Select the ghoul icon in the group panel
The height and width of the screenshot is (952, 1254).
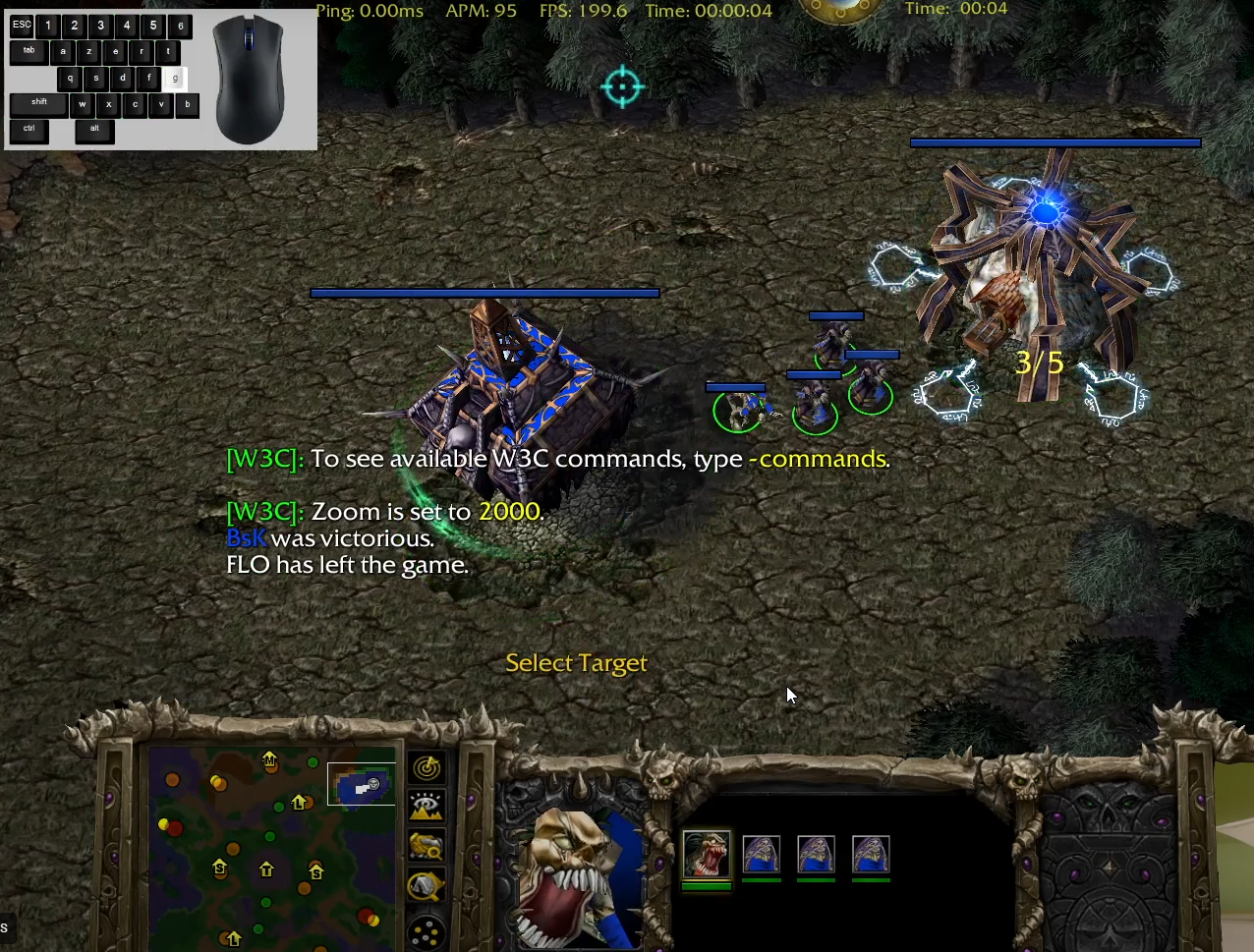point(706,854)
